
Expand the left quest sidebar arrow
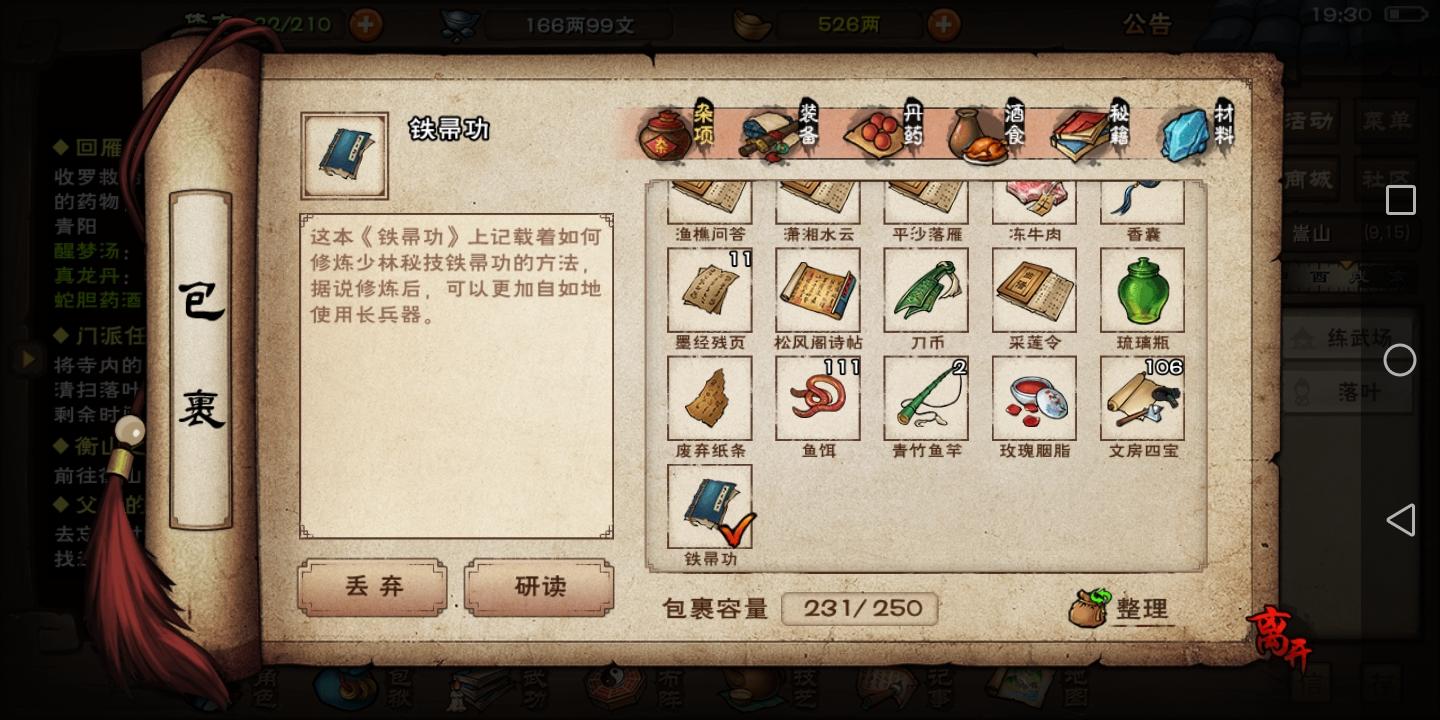pyautogui.click(x=28, y=358)
